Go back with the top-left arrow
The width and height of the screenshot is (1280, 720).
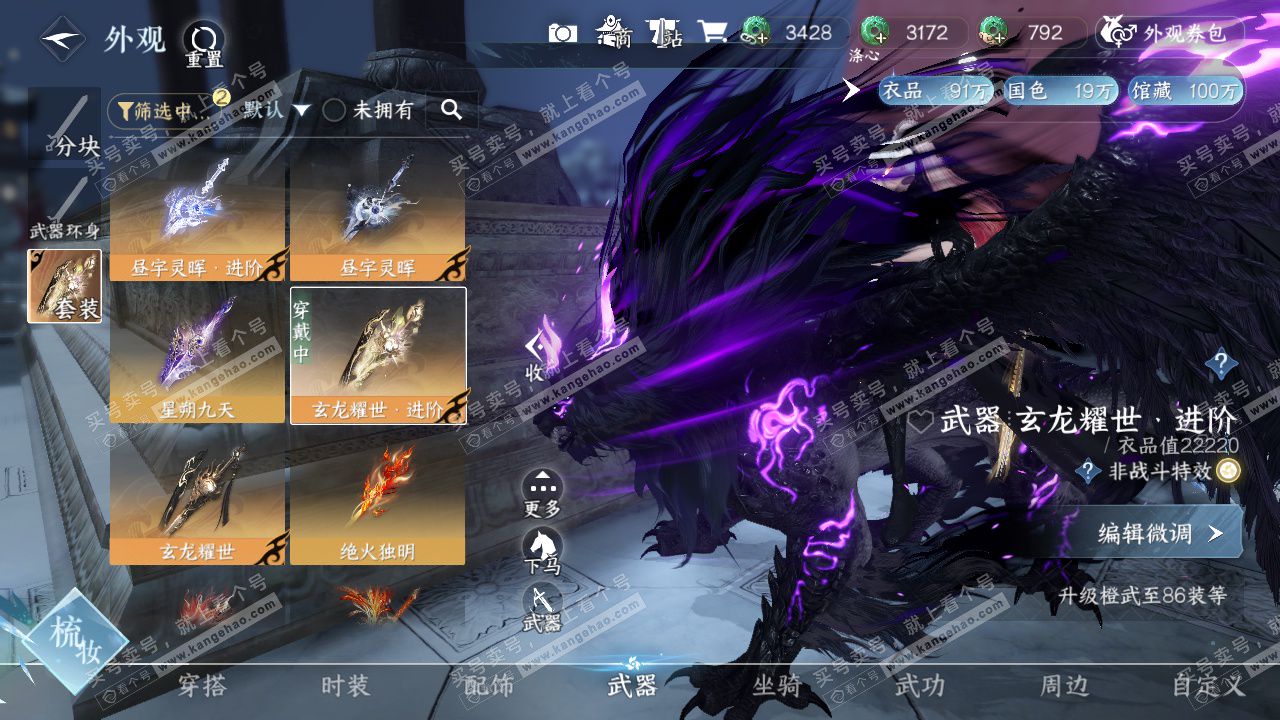point(62,40)
